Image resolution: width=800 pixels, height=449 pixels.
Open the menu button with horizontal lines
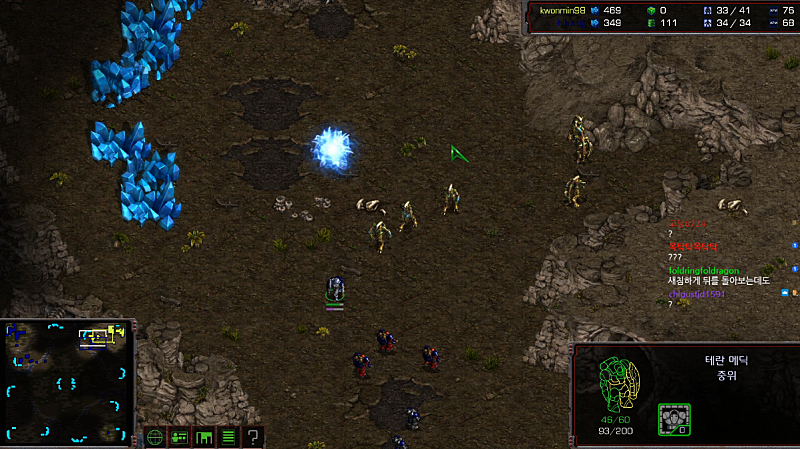(x=228, y=437)
